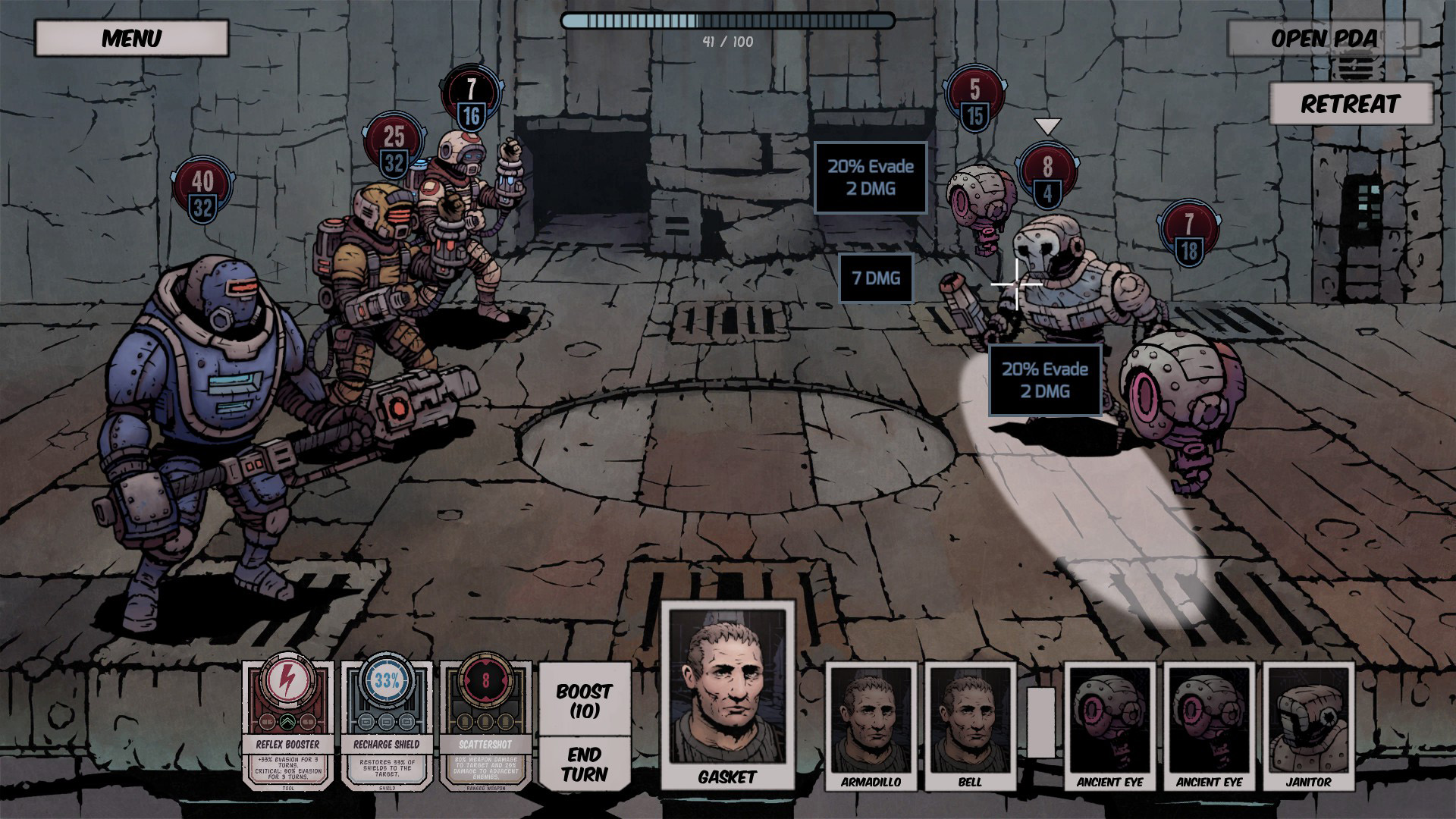Click the 7 DMG damage preview box
This screenshot has height=819, width=1456.
pos(873,278)
